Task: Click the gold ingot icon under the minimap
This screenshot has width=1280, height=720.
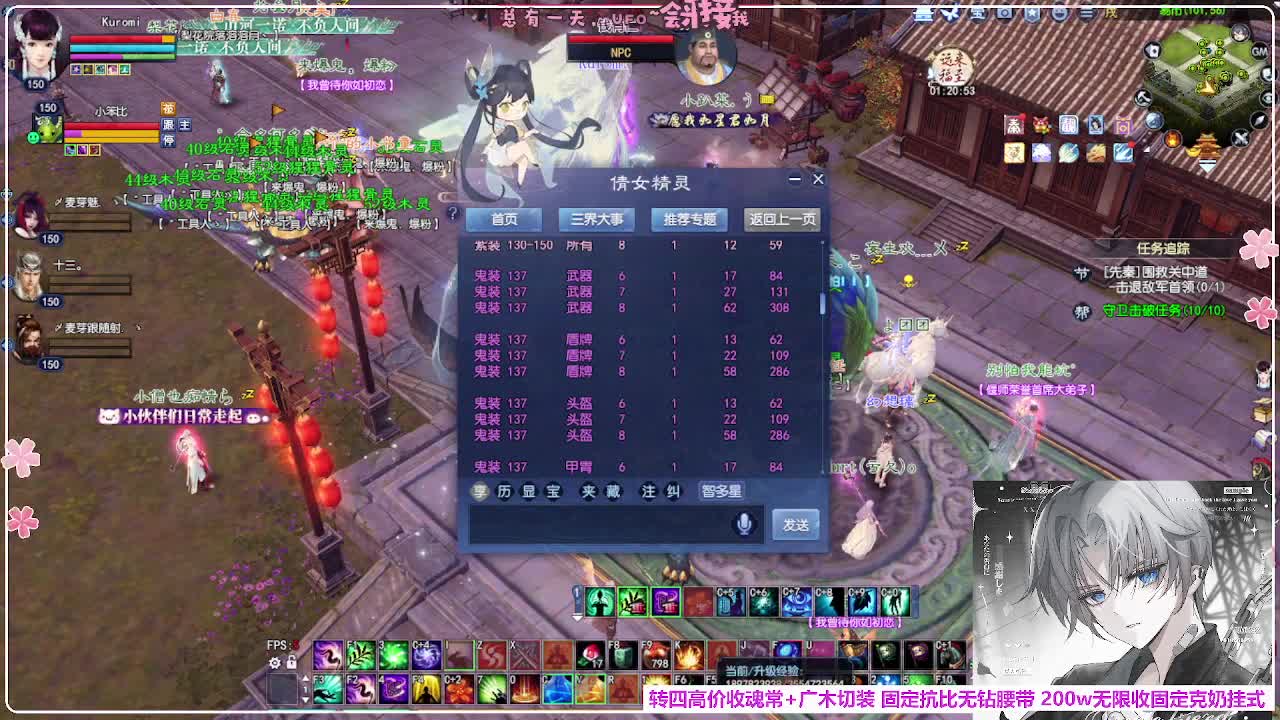Action: pos(1194,151)
